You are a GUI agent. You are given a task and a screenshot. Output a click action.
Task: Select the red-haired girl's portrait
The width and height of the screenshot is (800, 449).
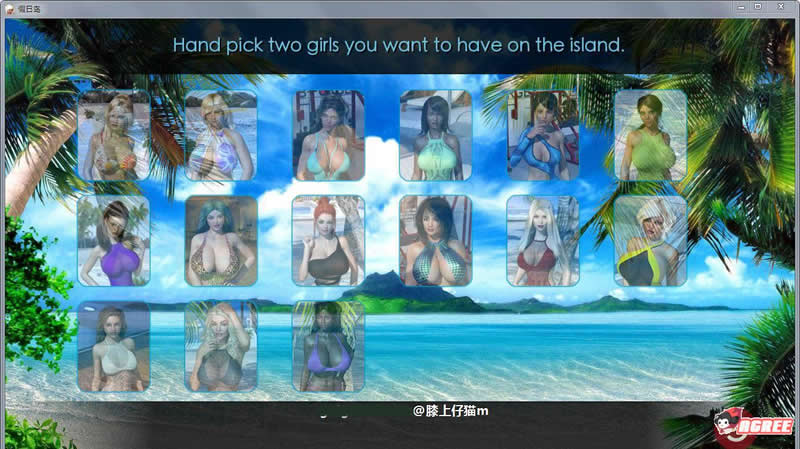329,240
